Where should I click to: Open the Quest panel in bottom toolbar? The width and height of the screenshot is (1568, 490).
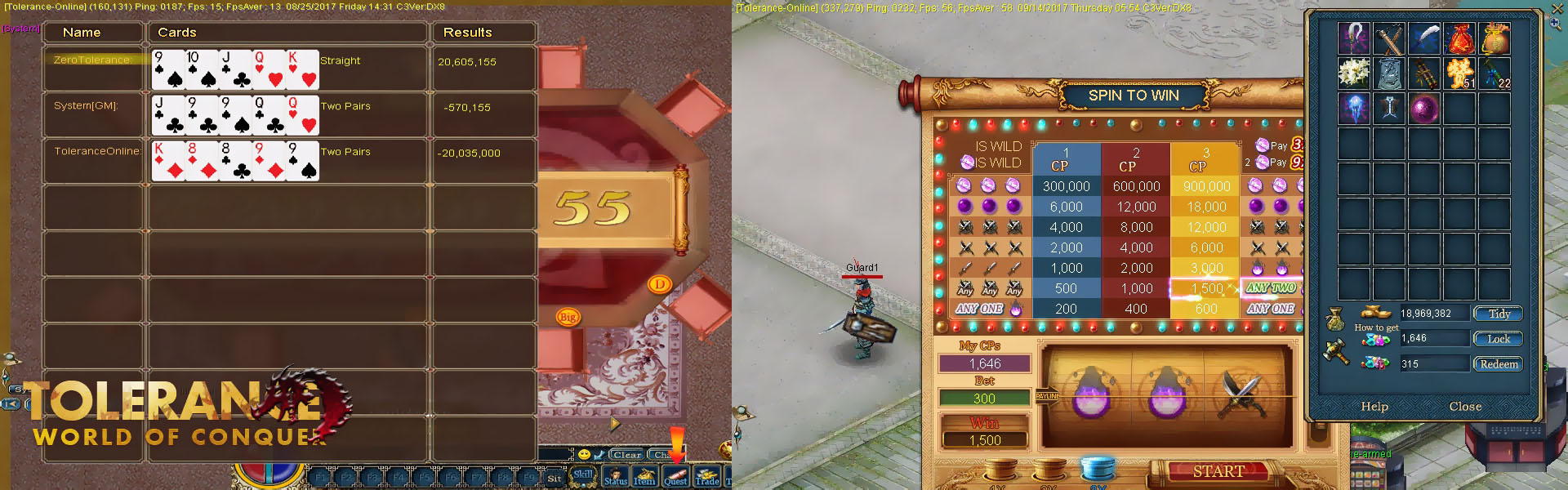pyautogui.click(x=675, y=477)
